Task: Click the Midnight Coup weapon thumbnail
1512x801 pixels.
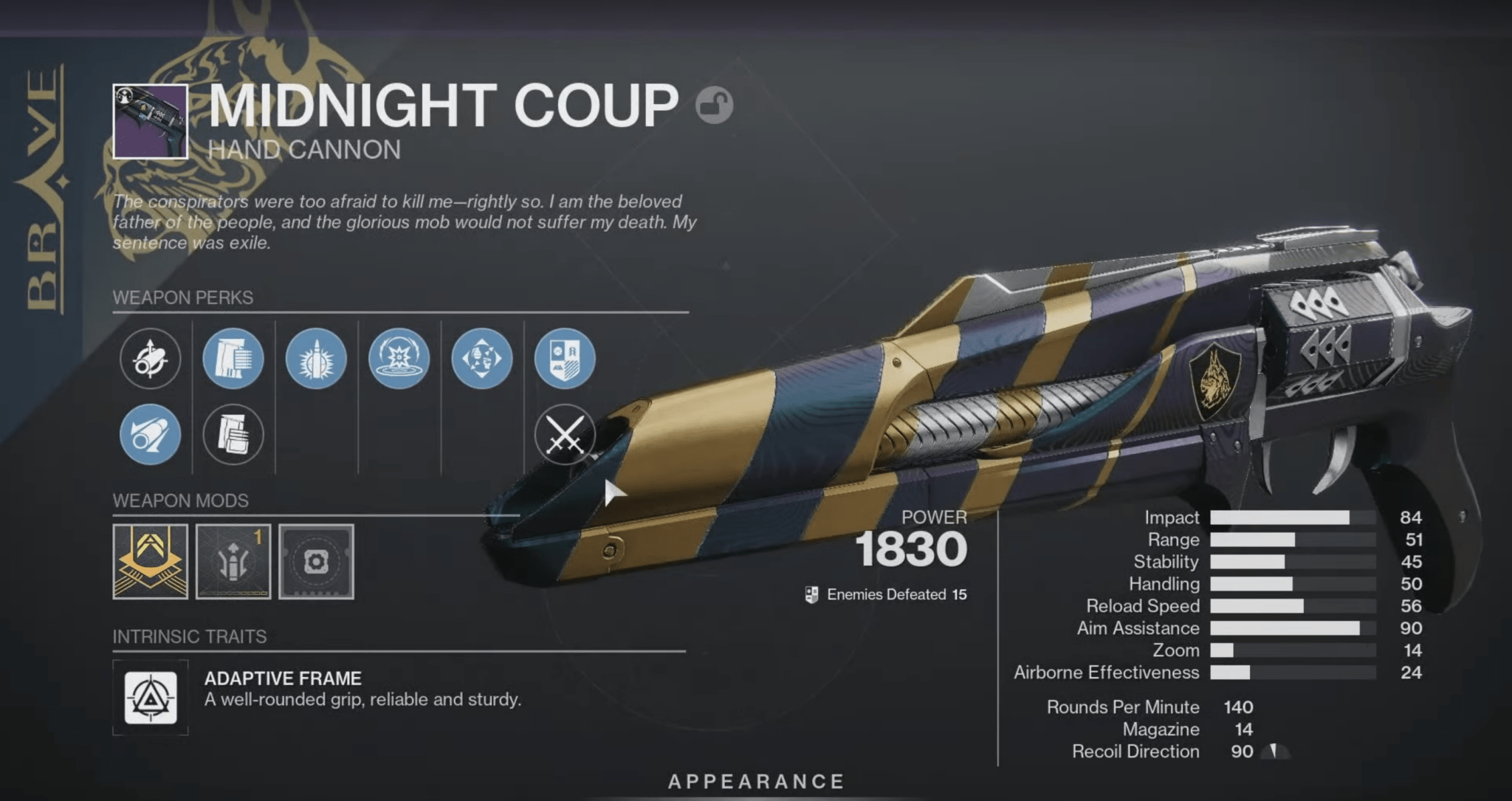Action: pyautogui.click(x=150, y=122)
